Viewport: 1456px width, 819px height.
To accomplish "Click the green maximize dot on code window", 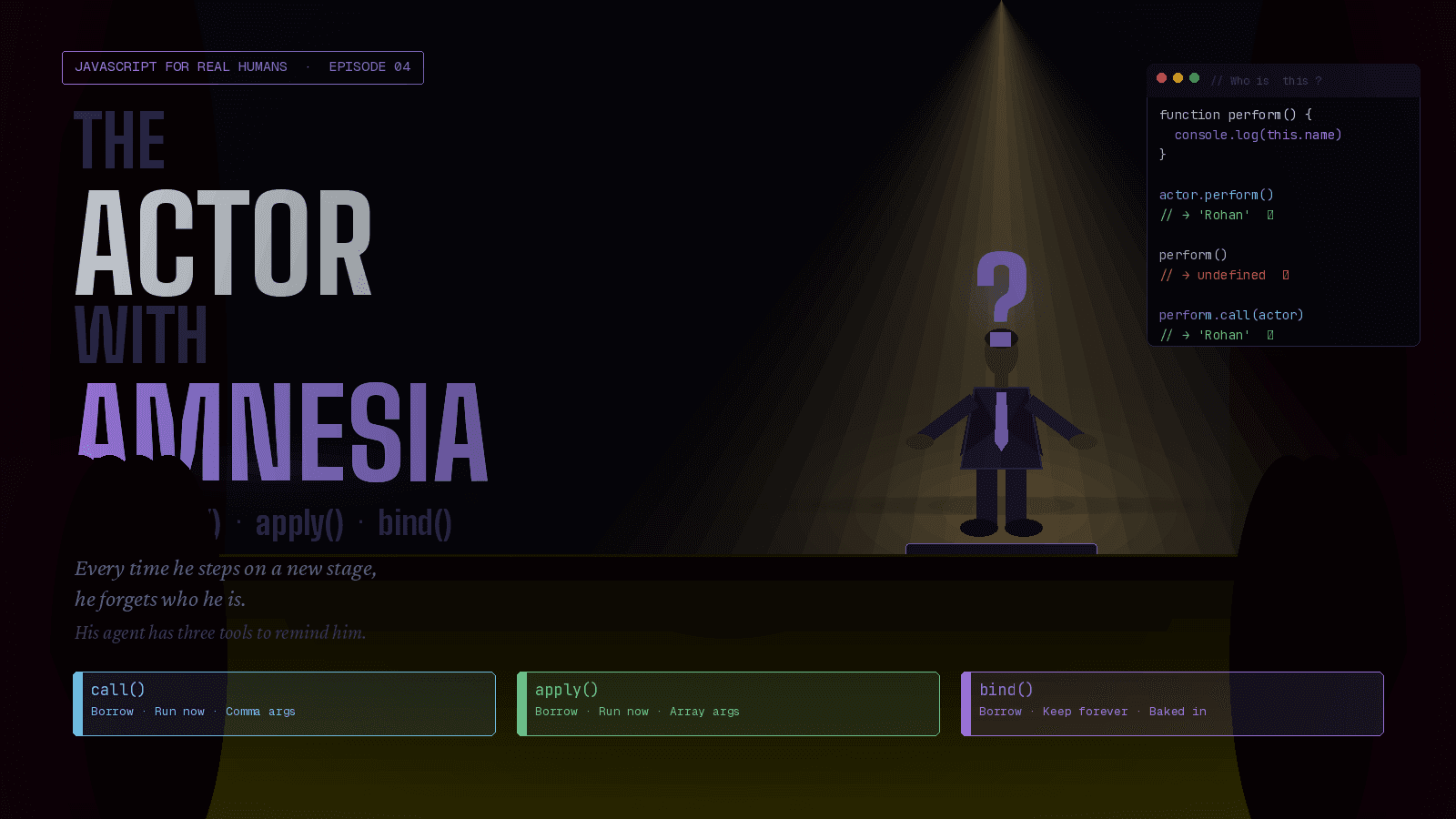I will [x=1194, y=78].
